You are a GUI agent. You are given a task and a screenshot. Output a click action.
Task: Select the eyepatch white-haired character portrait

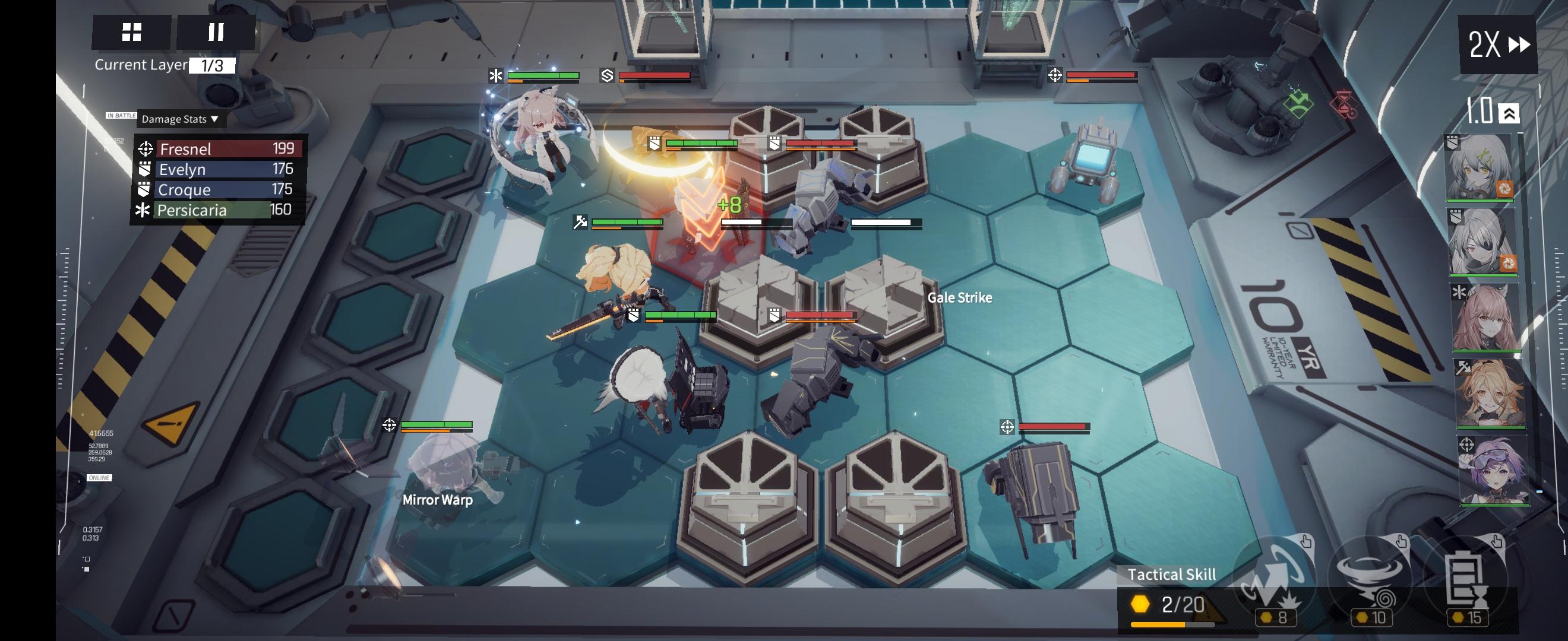1482,242
